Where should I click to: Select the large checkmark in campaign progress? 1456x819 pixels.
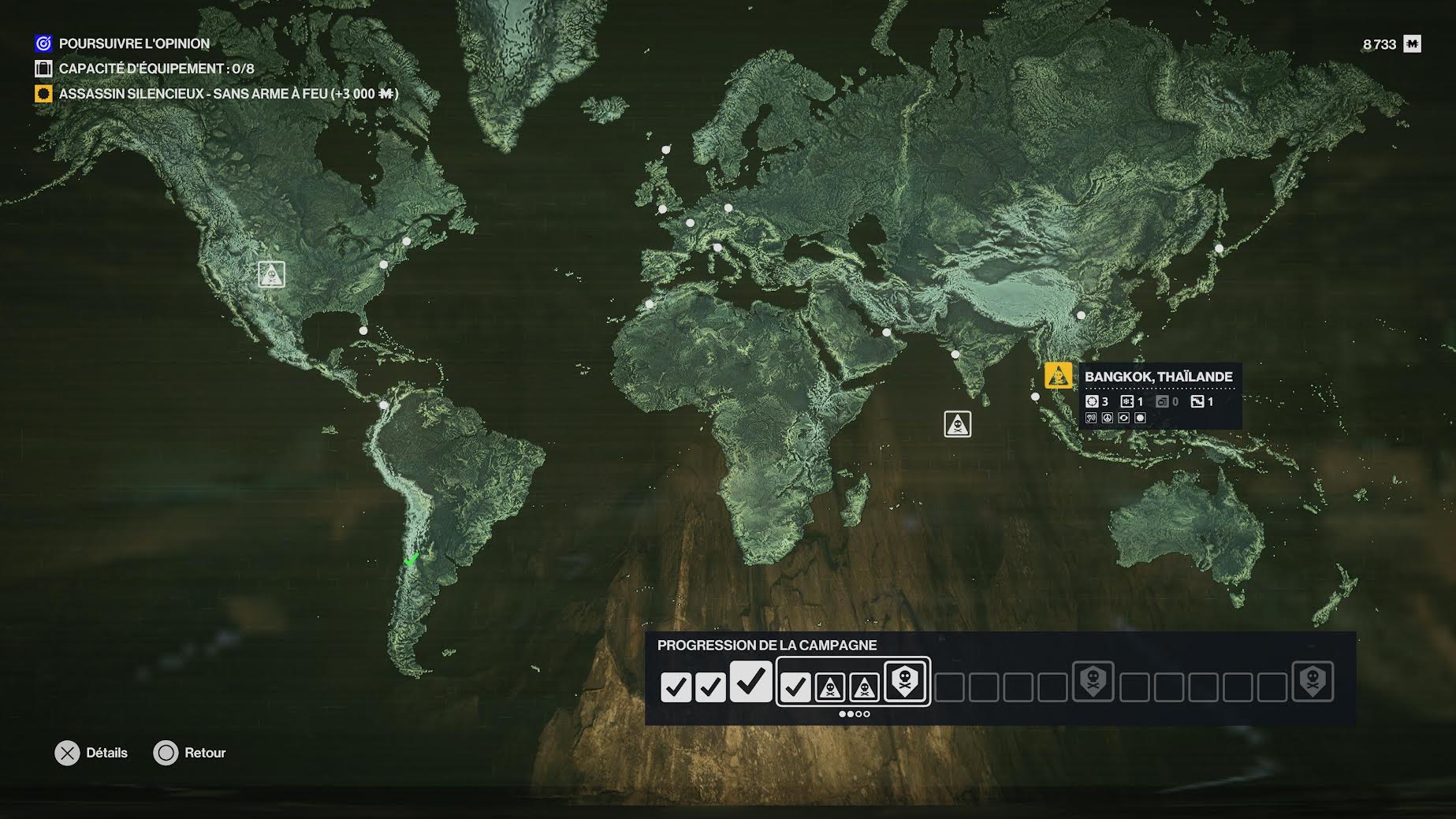point(750,680)
